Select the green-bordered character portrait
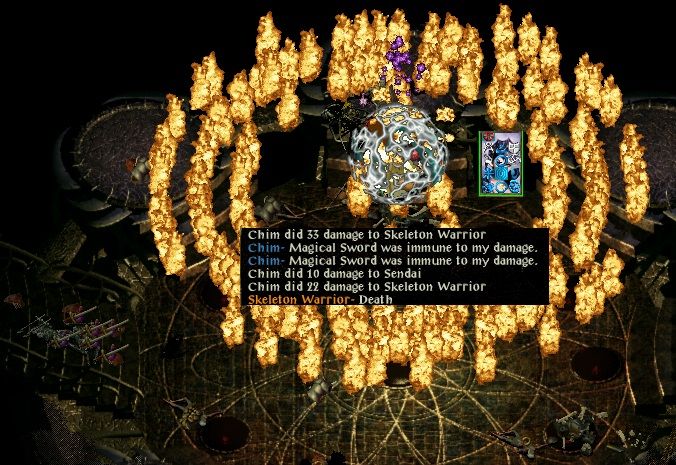The image size is (676, 465). (x=500, y=164)
